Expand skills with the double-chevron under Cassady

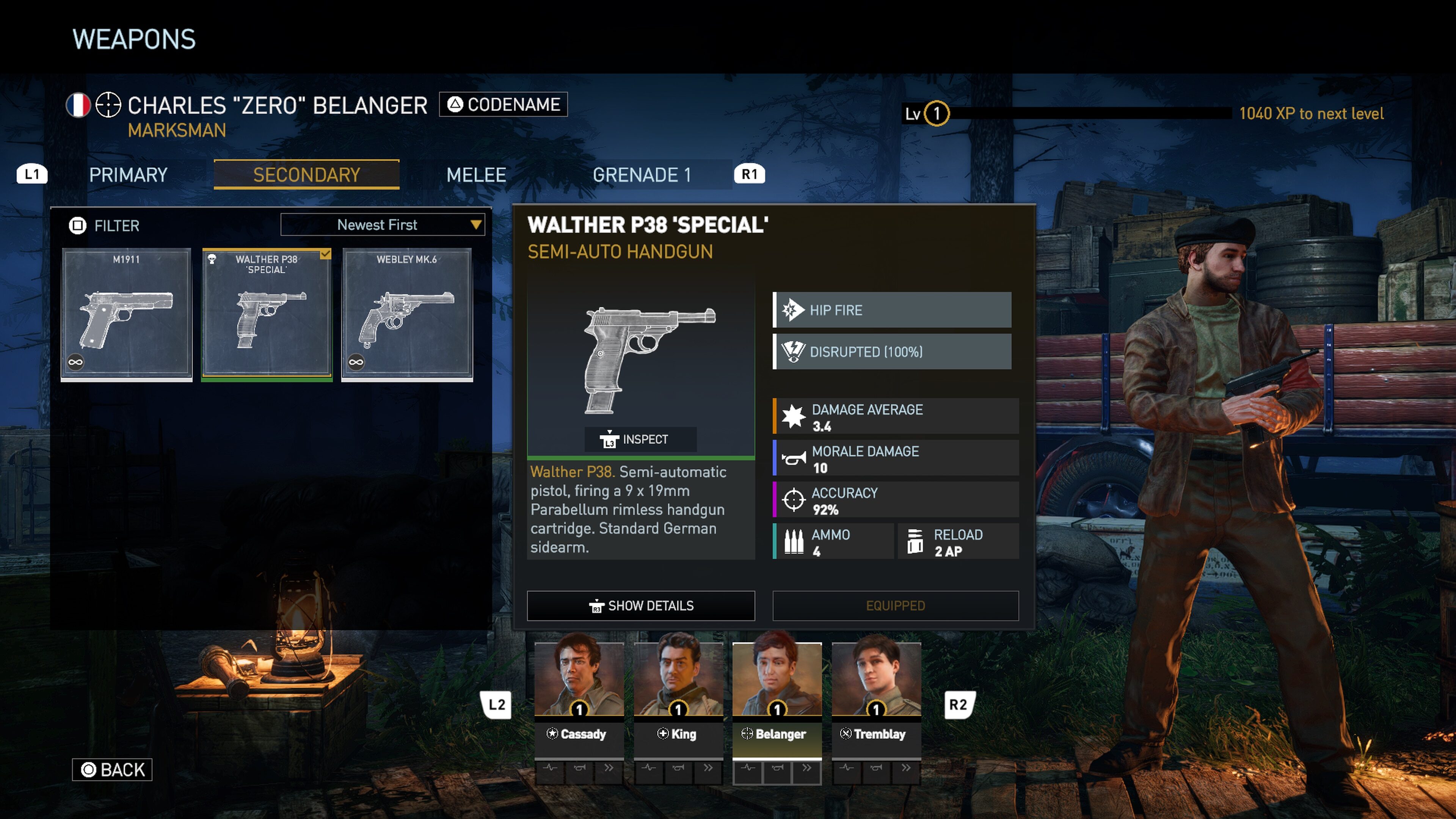click(x=609, y=767)
